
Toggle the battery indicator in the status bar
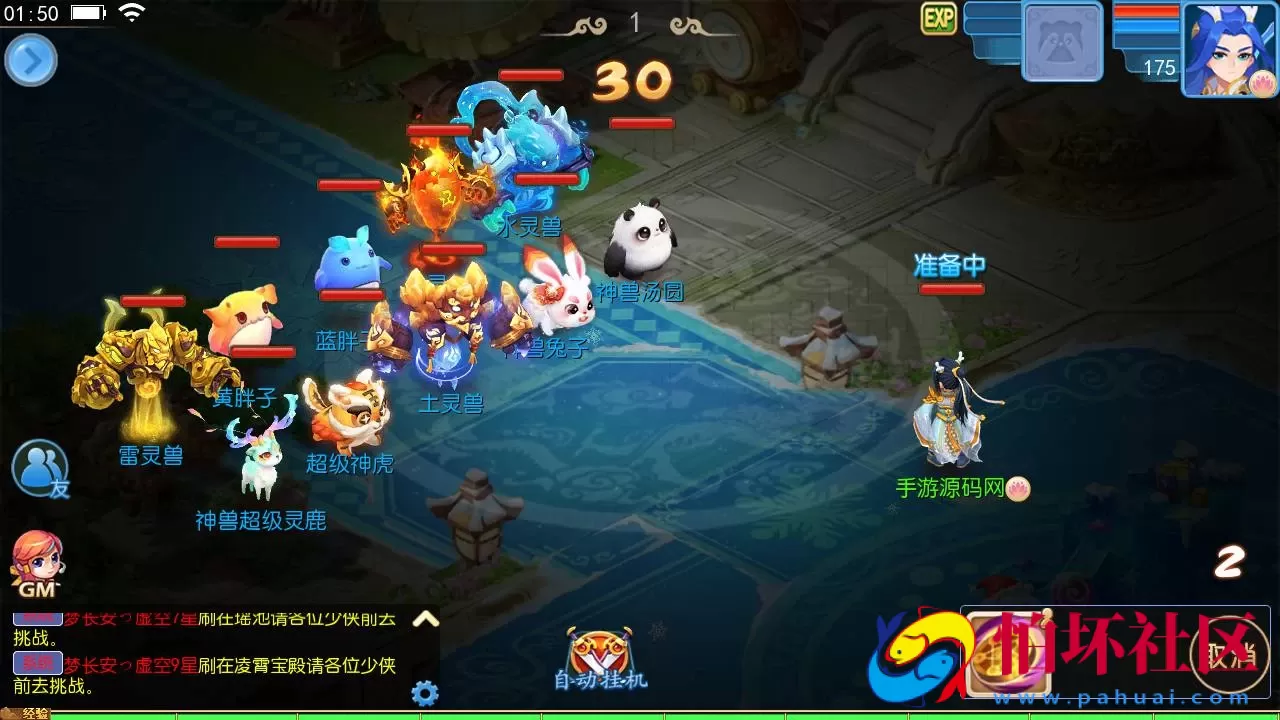(88, 13)
